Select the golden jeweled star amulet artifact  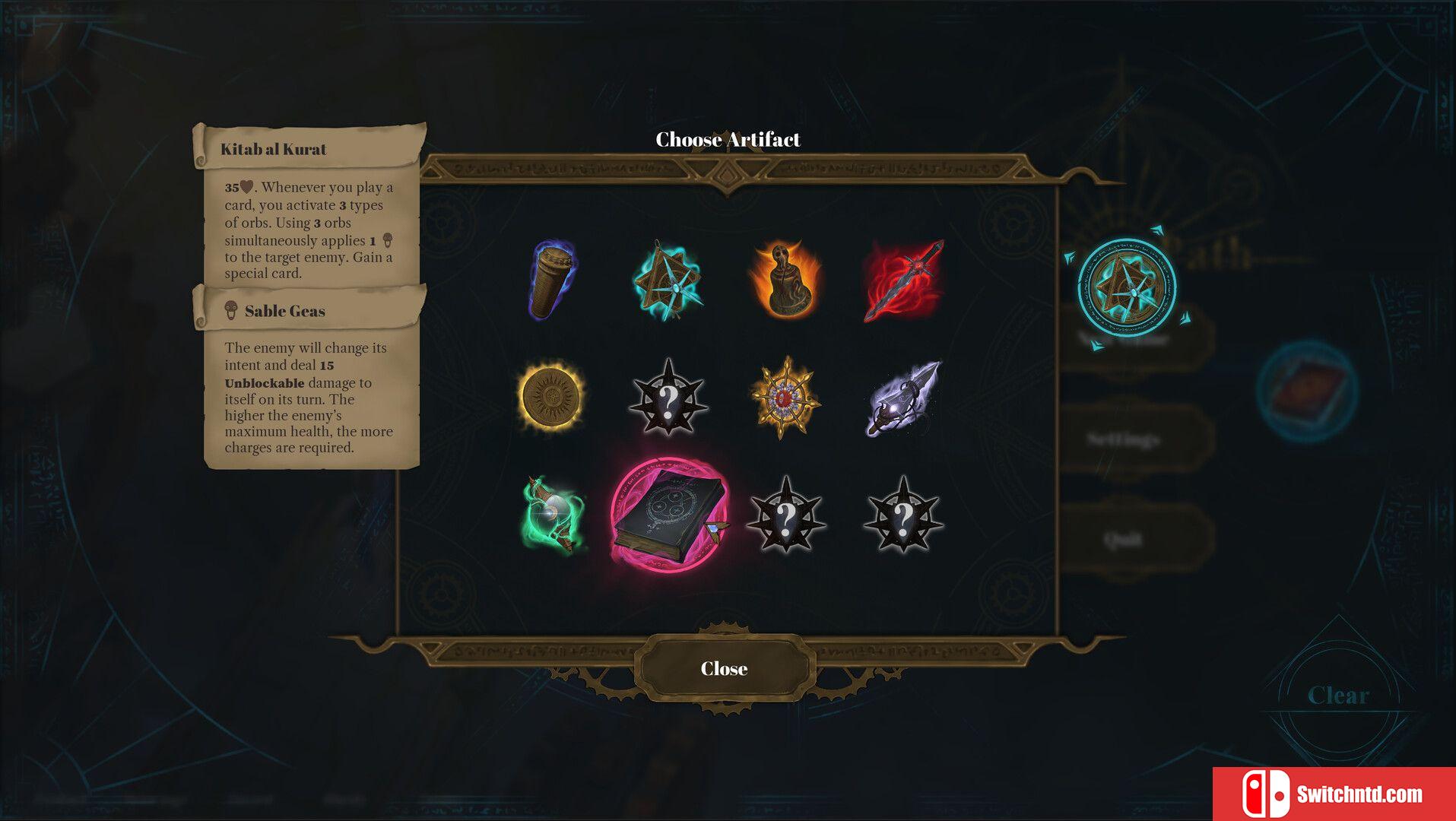pos(785,397)
